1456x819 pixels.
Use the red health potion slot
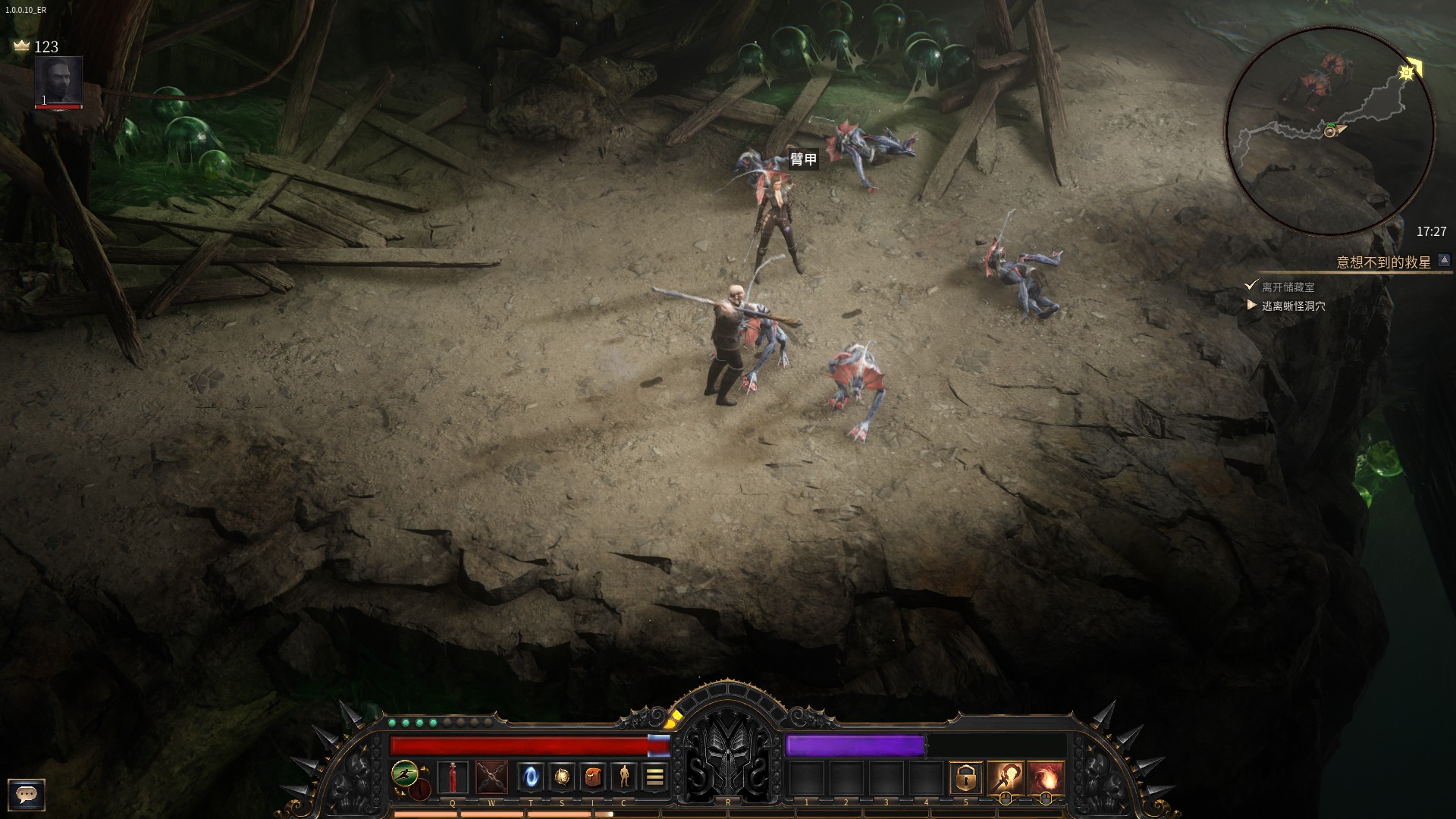pyautogui.click(x=453, y=777)
